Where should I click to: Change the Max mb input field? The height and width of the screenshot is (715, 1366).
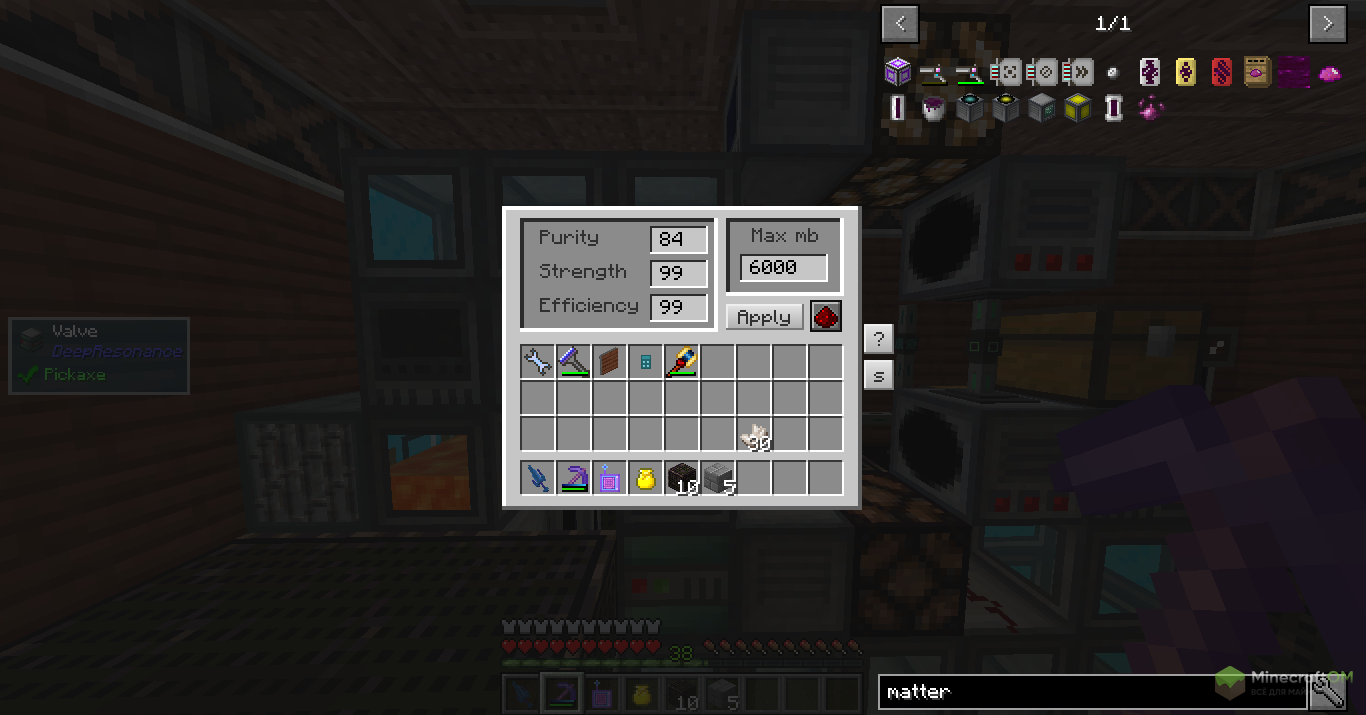coord(783,268)
